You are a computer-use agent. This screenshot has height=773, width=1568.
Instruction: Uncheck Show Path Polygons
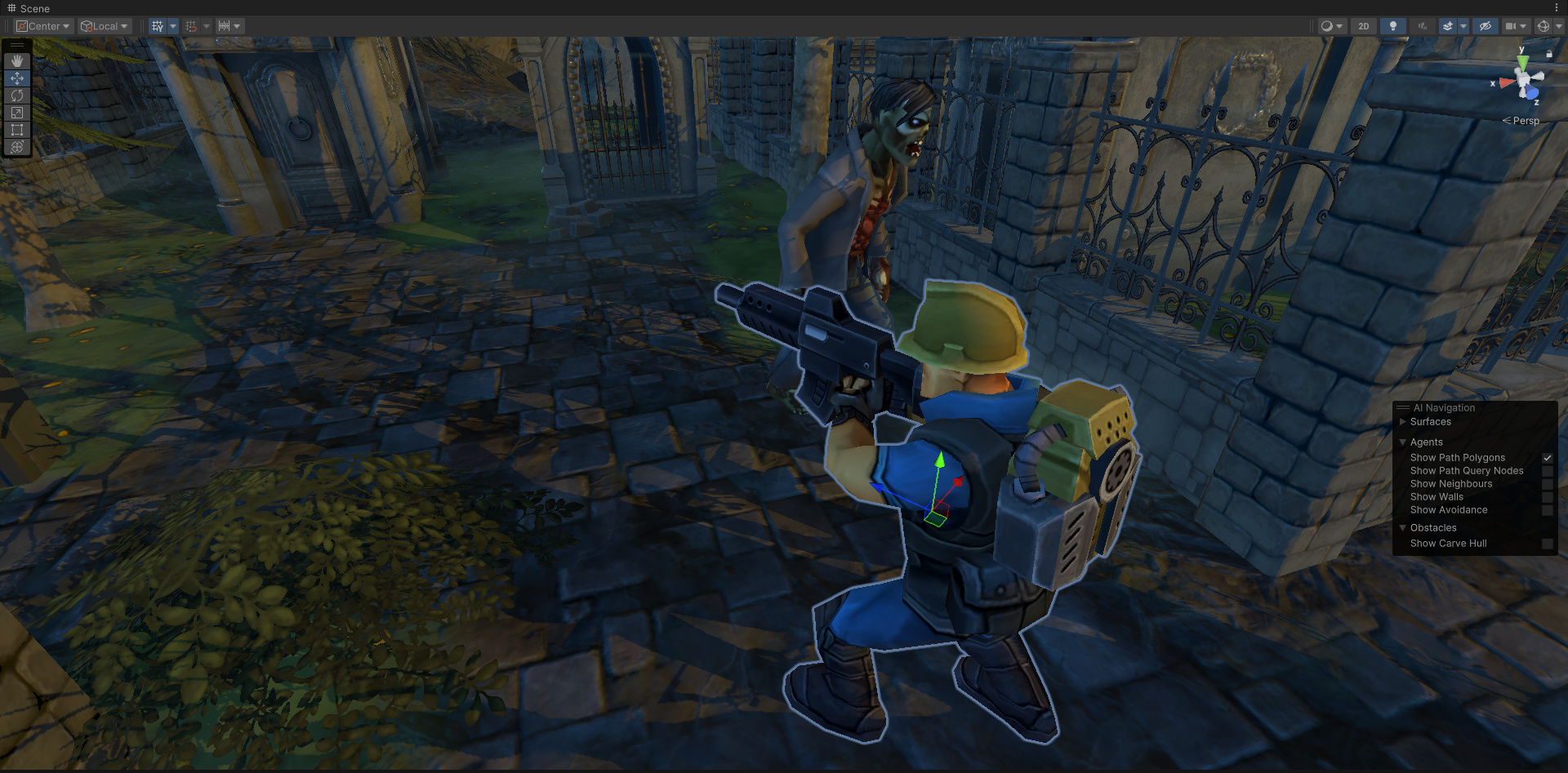click(x=1547, y=458)
